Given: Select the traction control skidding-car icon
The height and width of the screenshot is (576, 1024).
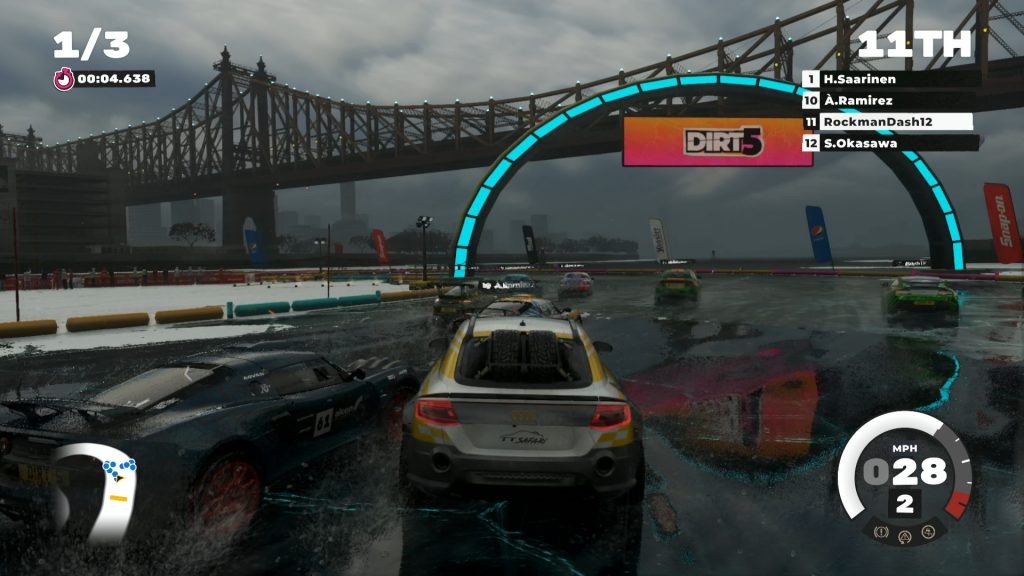Looking at the screenshot, I should tap(928, 531).
